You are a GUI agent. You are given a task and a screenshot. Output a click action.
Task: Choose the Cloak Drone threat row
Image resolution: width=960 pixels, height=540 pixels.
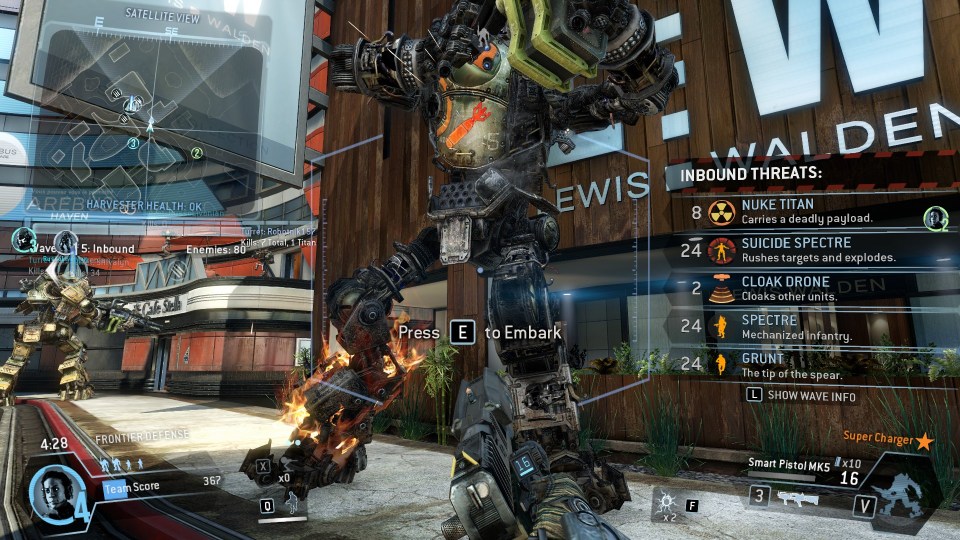[x=795, y=288]
